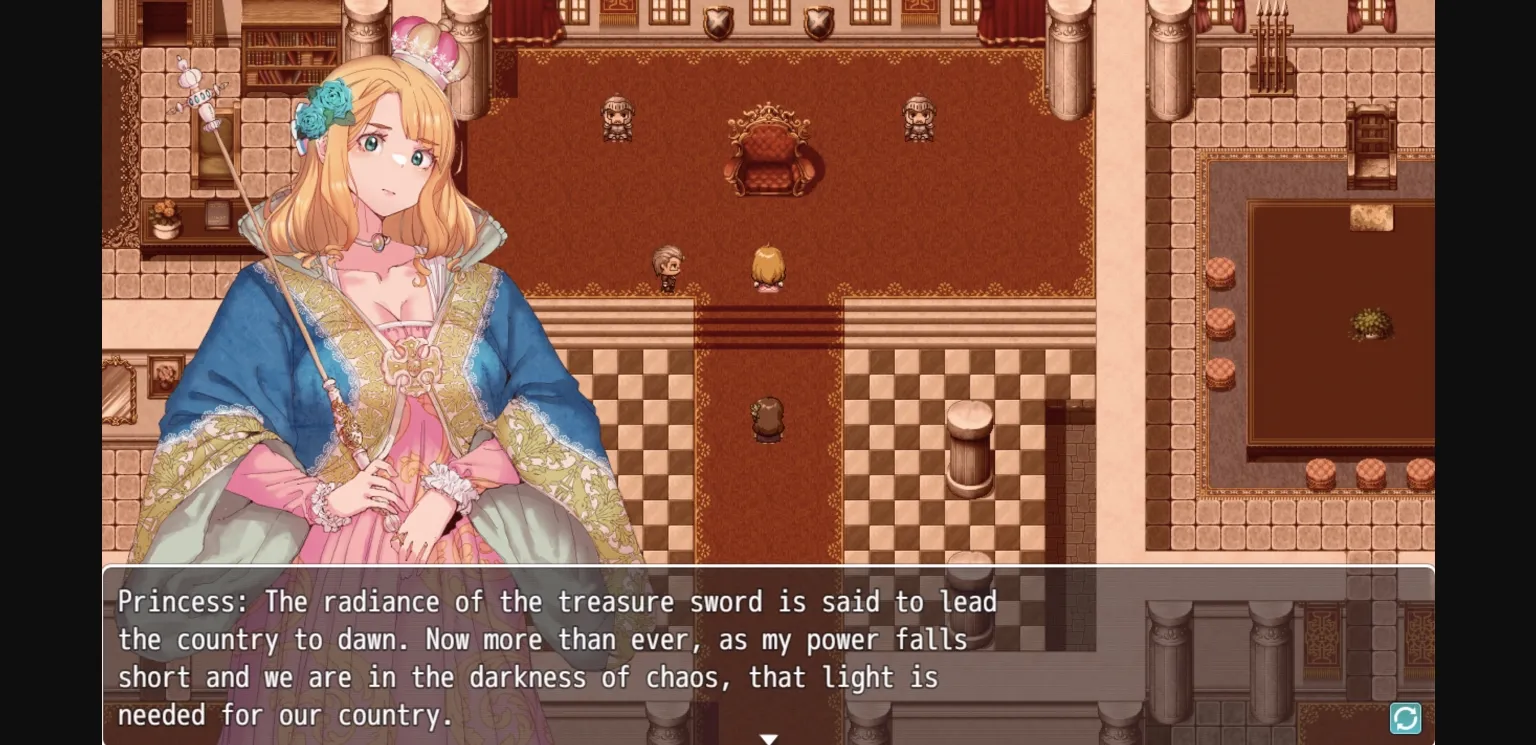This screenshot has height=745, width=1536.
Task: Click the teal refresh/sync icon
Action: [x=1404, y=718]
